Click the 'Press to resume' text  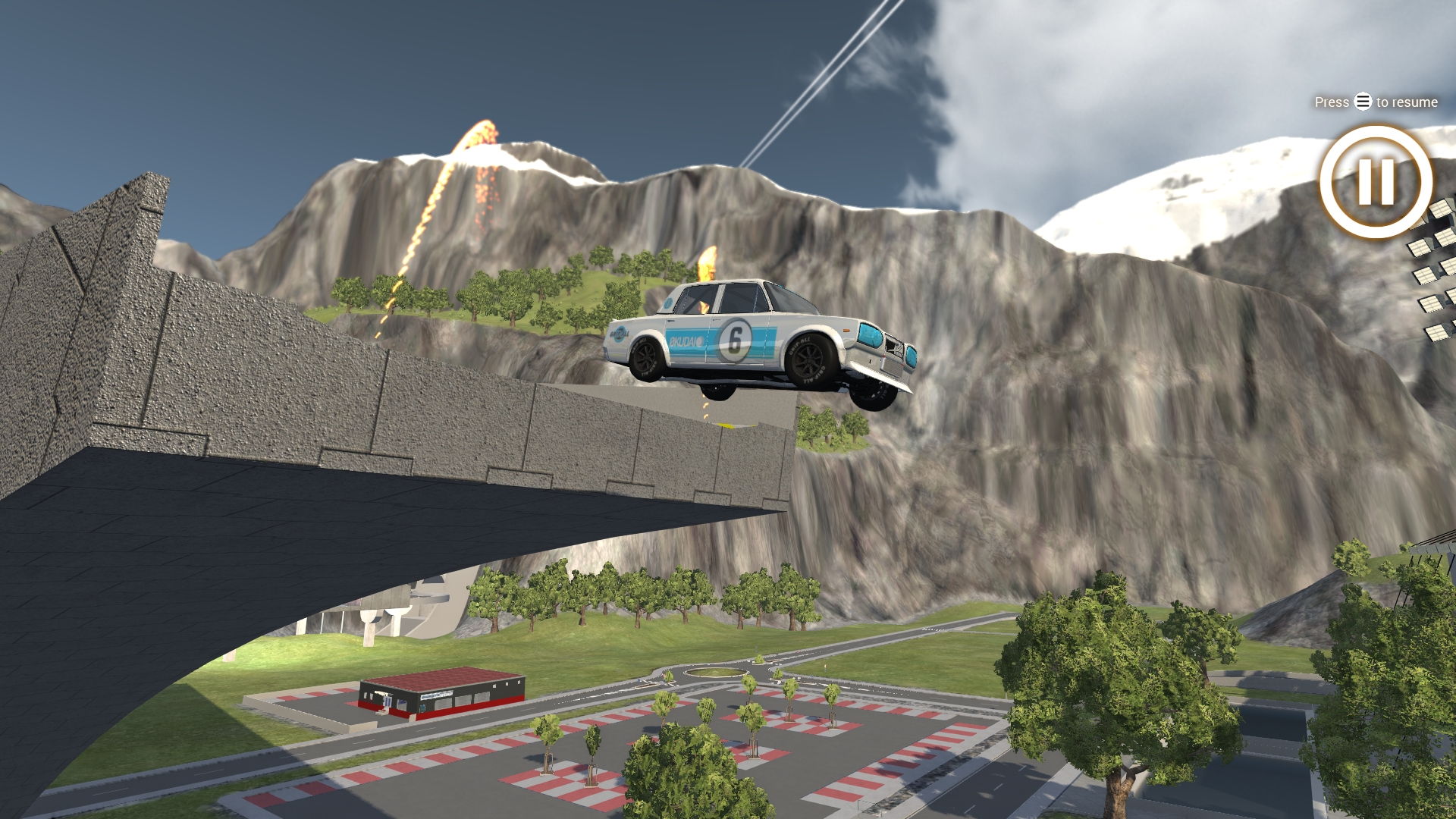click(1374, 102)
